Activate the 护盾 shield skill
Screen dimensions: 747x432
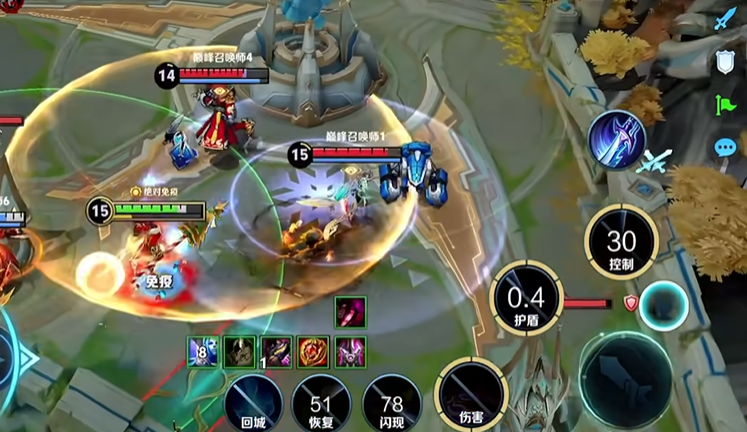pyautogui.click(x=526, y=297)
